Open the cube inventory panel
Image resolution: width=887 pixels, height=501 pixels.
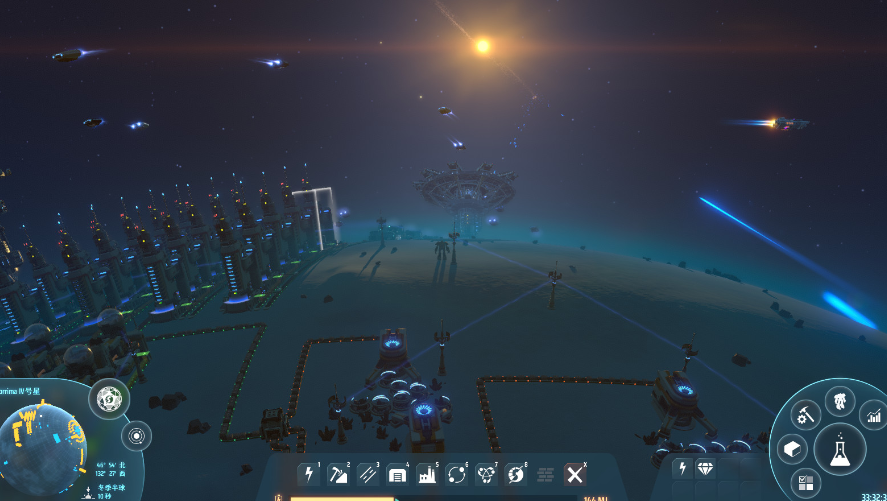coord(790,450)
